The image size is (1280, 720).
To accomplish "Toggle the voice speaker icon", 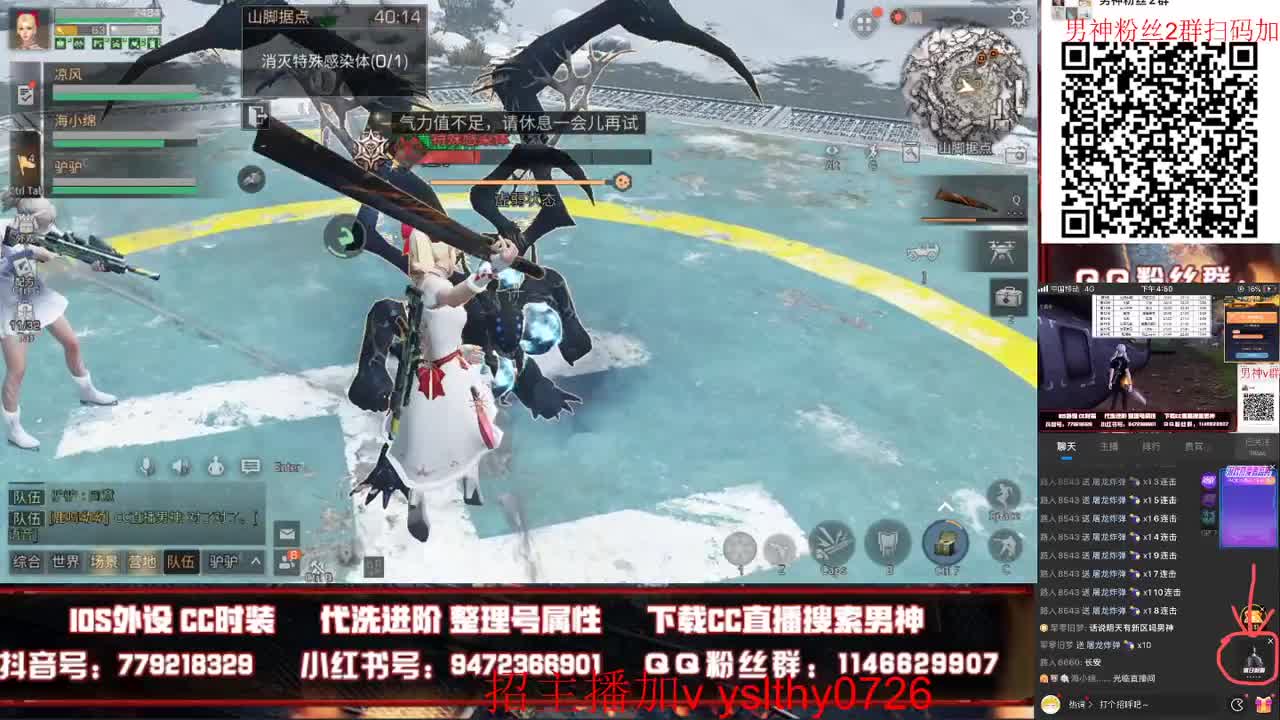I will point(179,463).
